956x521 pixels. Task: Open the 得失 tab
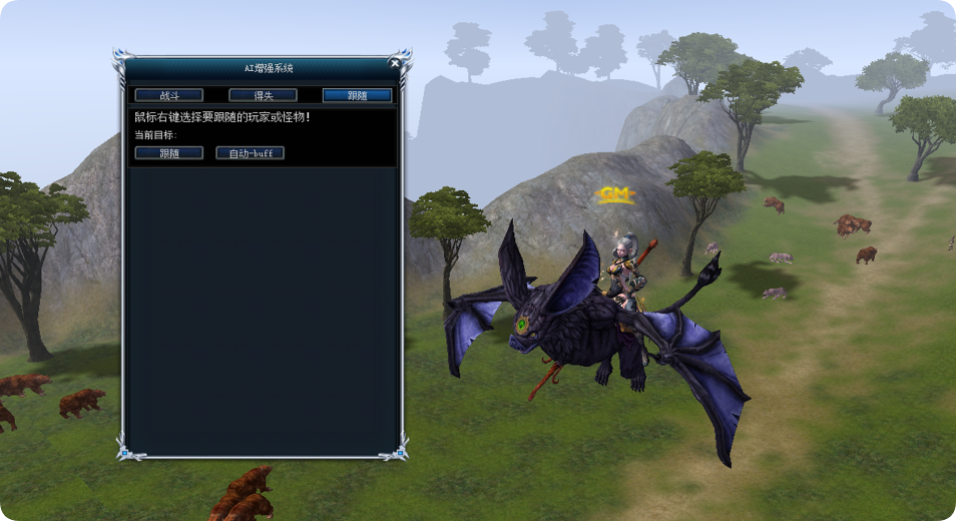tap(262, 95)
